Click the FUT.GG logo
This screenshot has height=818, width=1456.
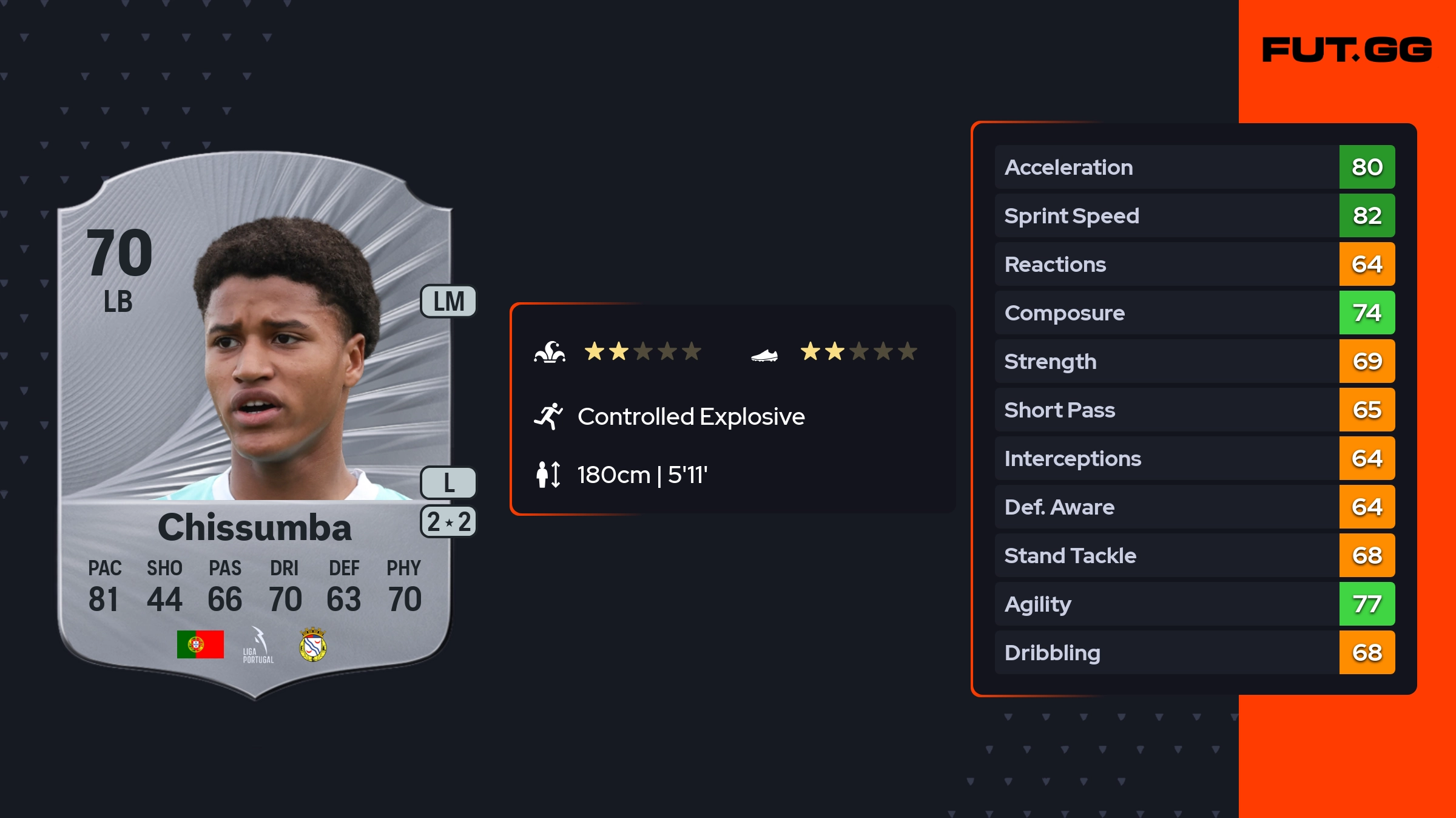coord(1347,50)
